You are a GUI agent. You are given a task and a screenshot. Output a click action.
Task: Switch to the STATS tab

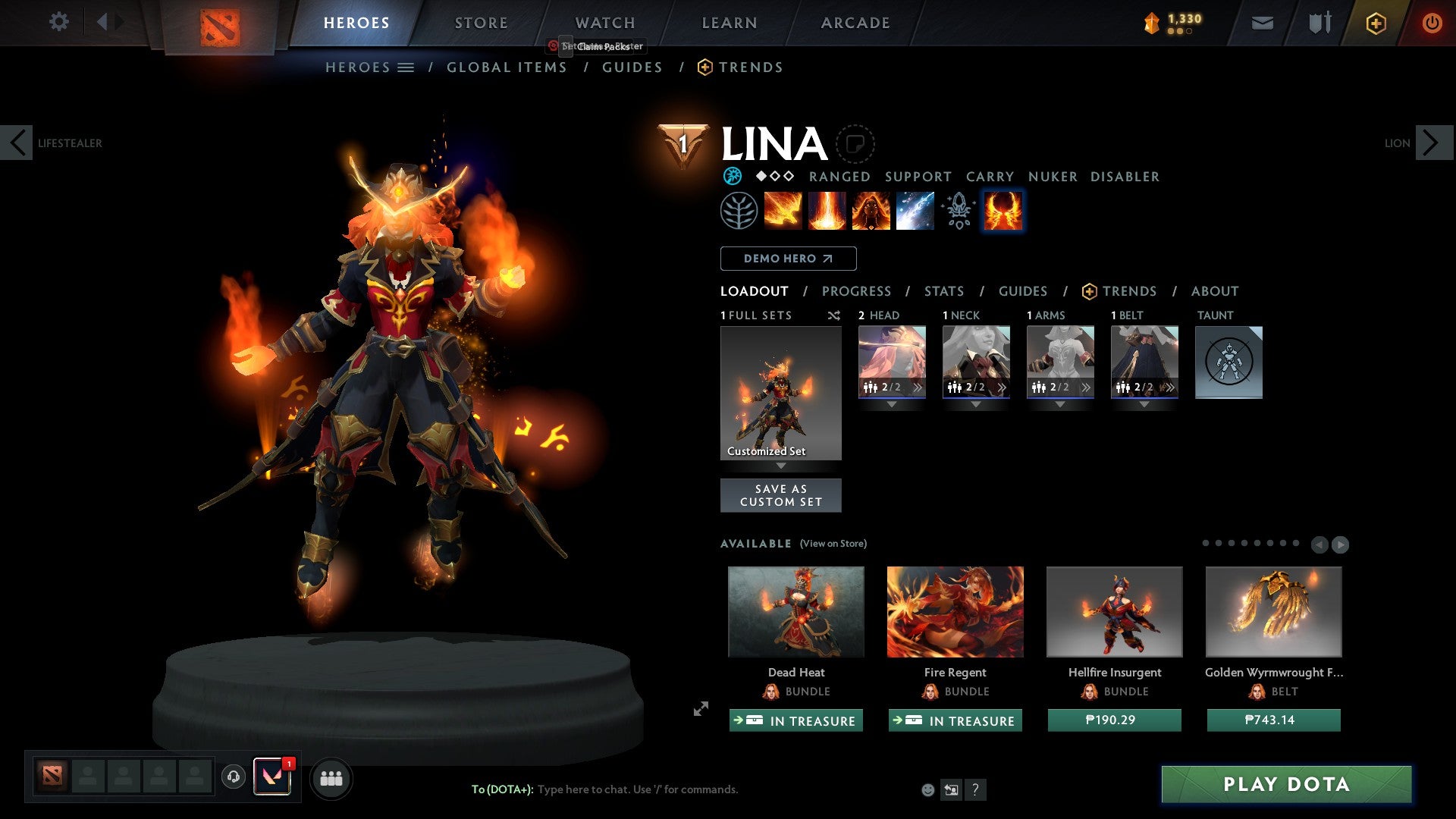point(943,290)
